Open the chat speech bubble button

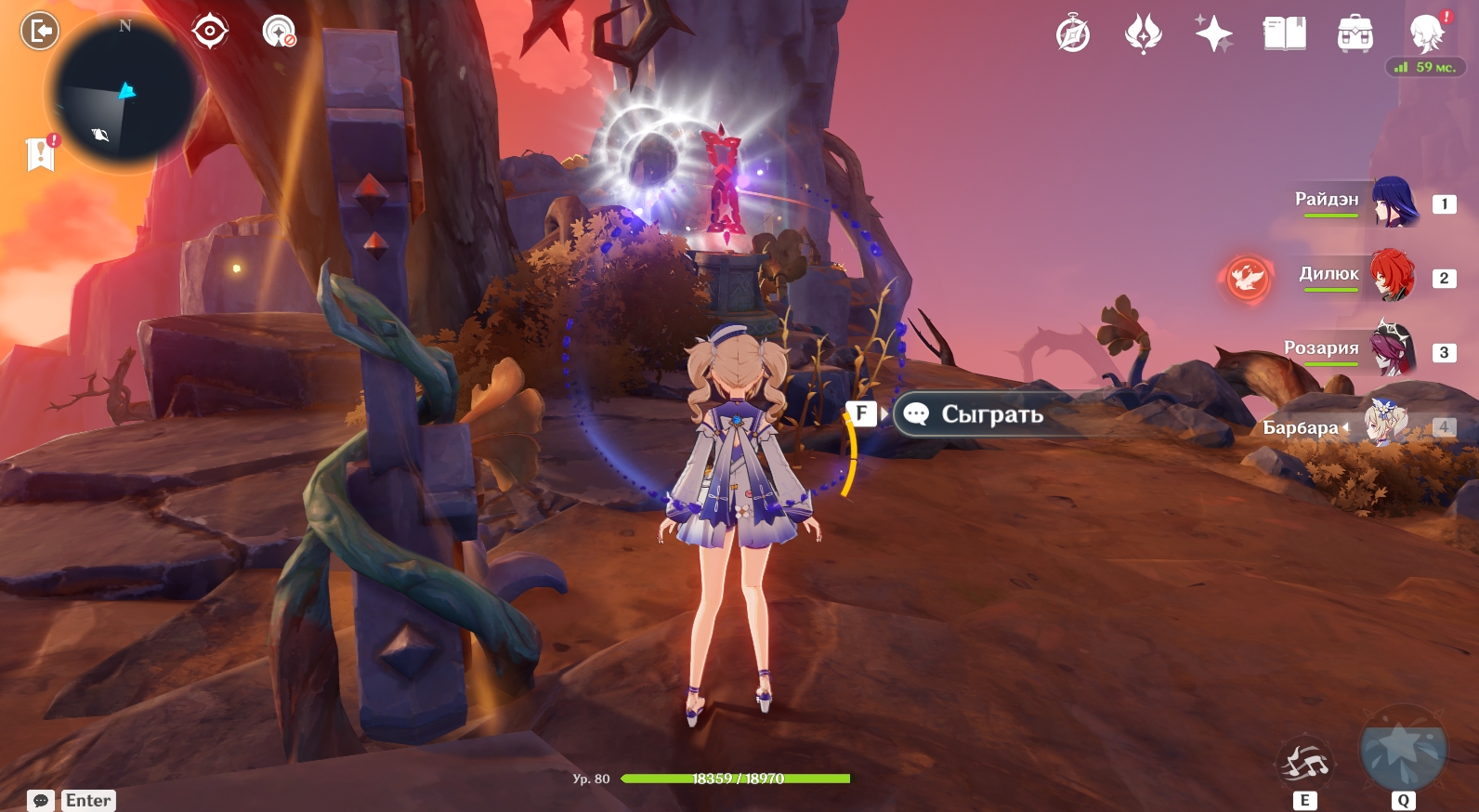[x=41, y=800]
